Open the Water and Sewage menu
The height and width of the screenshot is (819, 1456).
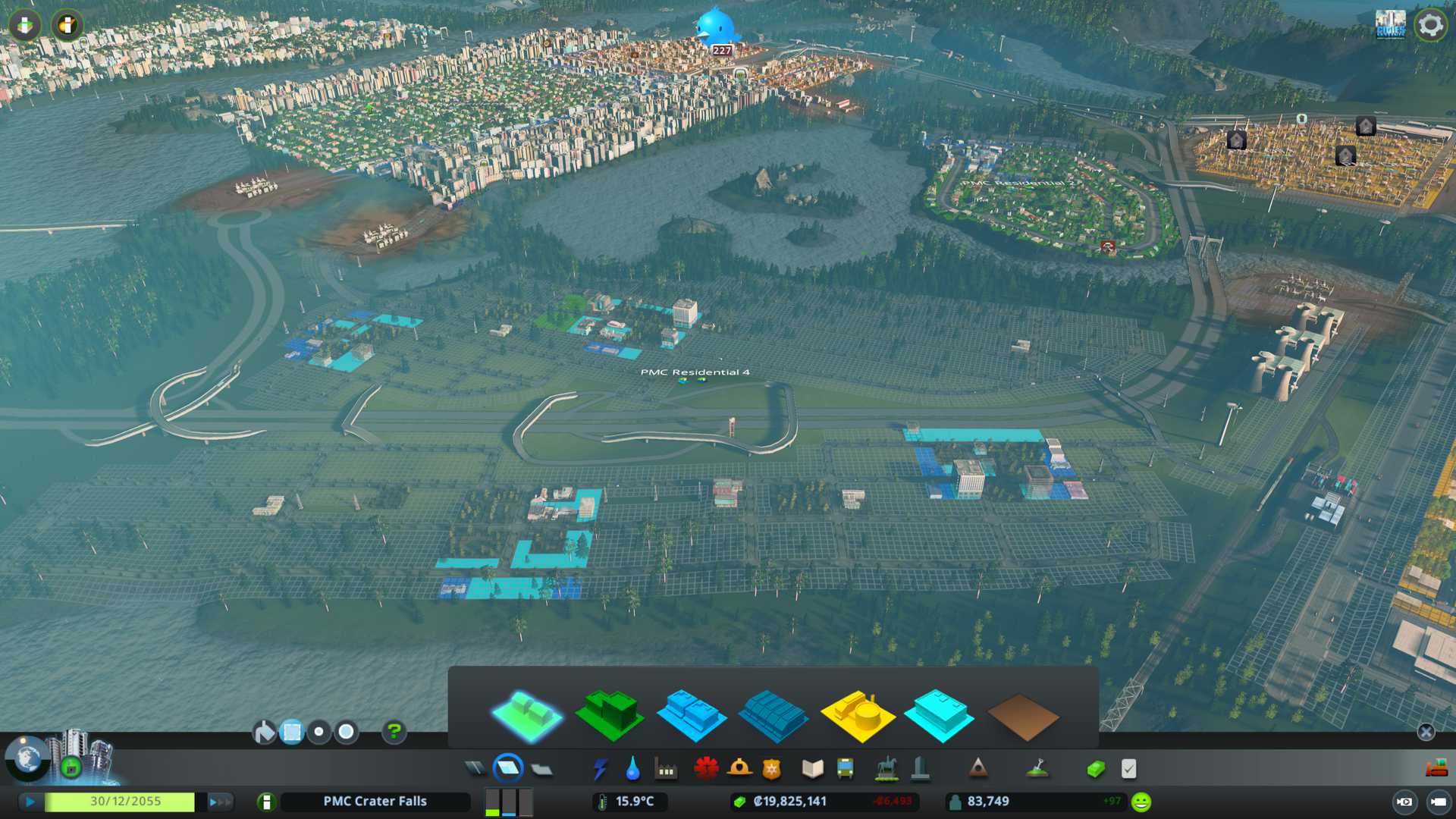(632, 769)
